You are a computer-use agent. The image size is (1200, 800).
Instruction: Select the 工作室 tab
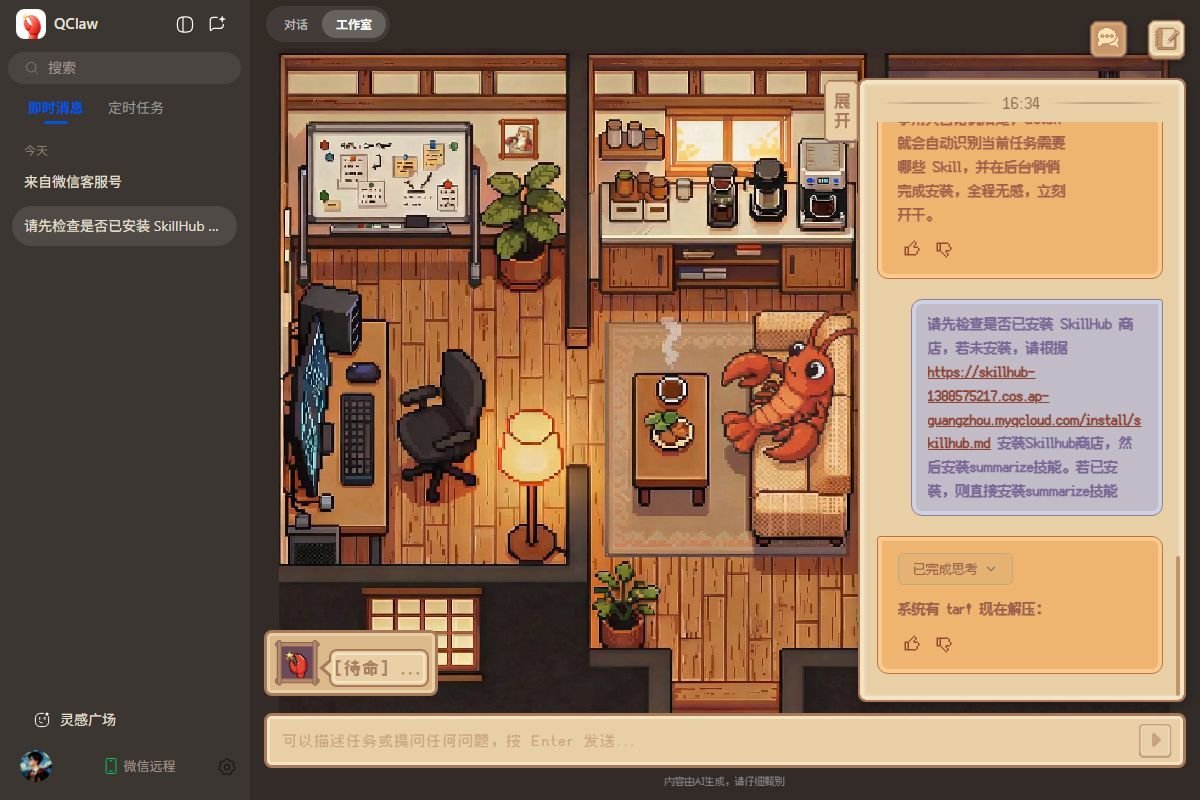click(353, 24)
